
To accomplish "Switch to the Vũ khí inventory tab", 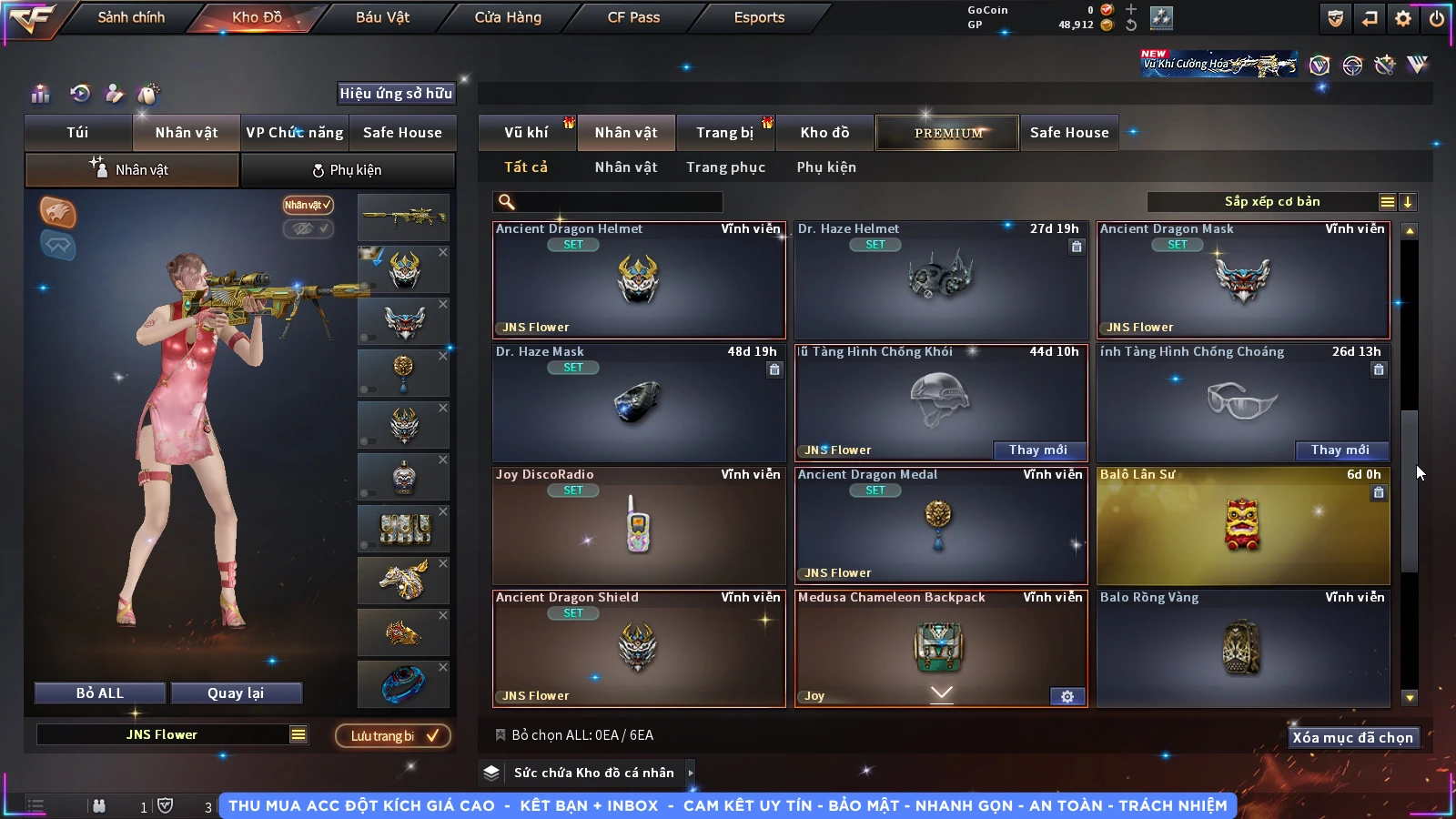I will 526,133.
